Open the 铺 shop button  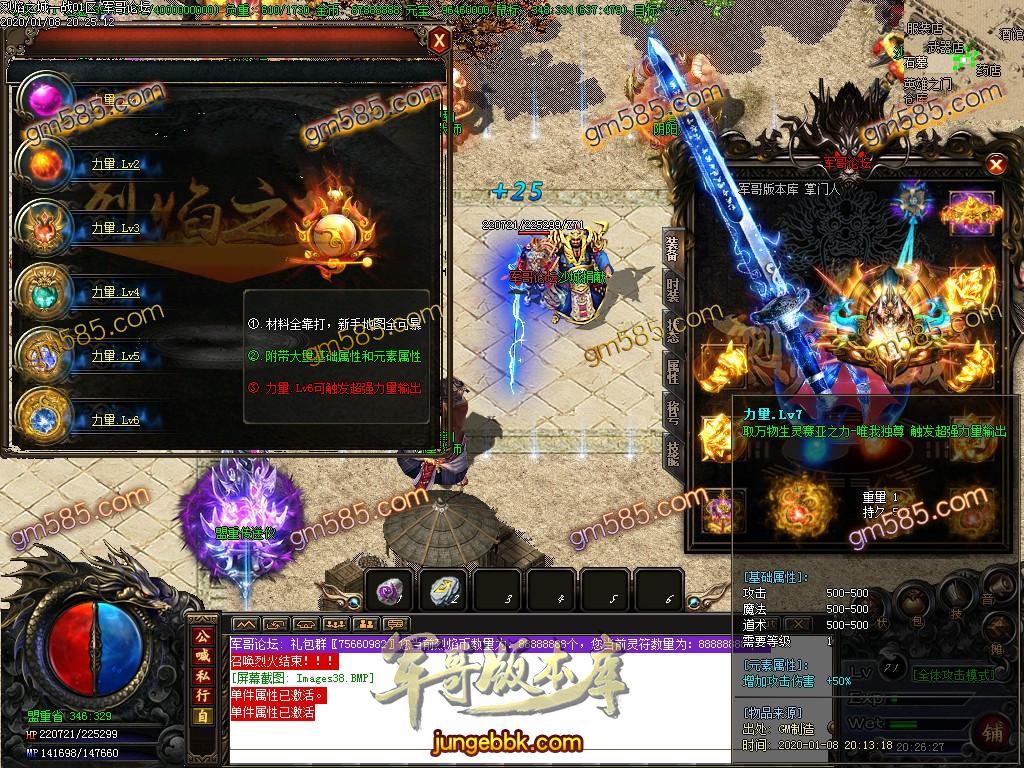pyautogui.click(x=995, y=729)
